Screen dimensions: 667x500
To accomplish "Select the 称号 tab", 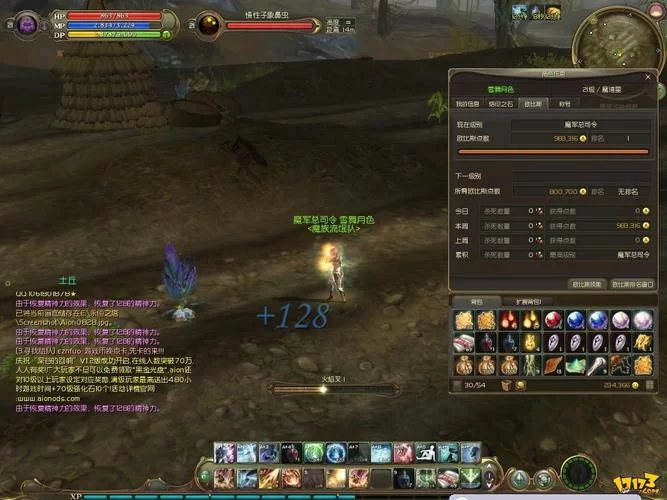I will pos(564,103).
